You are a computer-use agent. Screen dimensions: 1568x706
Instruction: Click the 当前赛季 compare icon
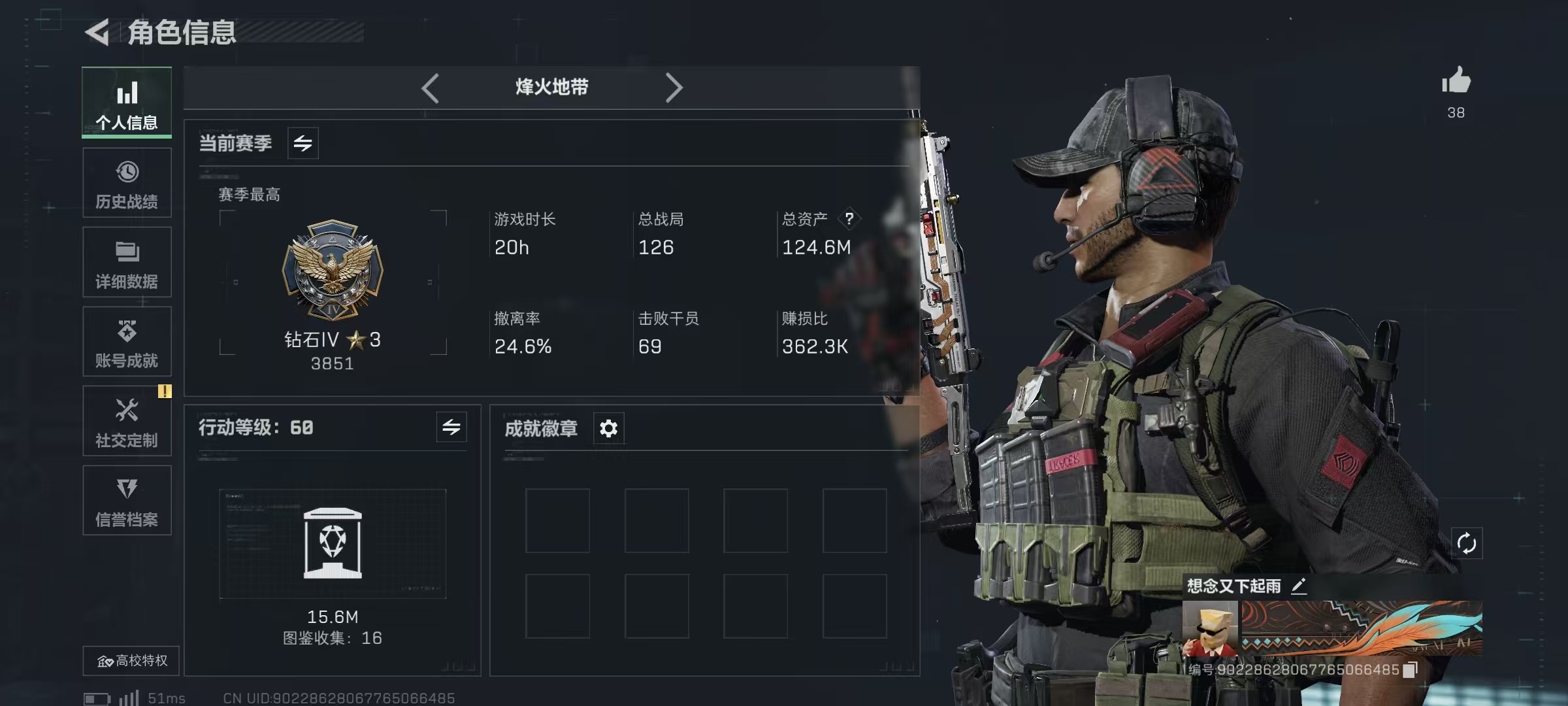(304, 143)
